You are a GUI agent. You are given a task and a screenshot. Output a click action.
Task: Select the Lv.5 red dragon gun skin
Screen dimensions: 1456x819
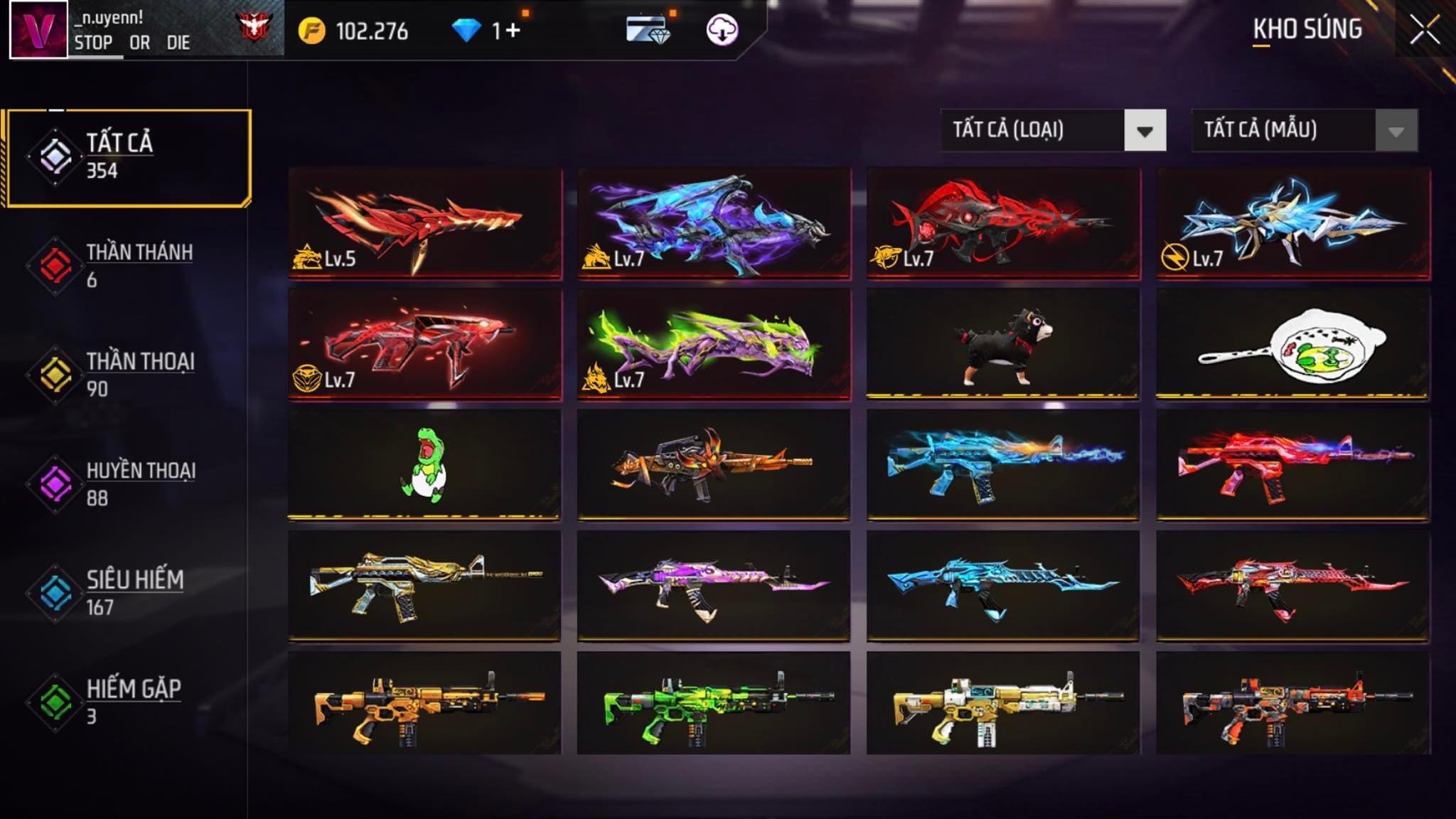[424, 223]
